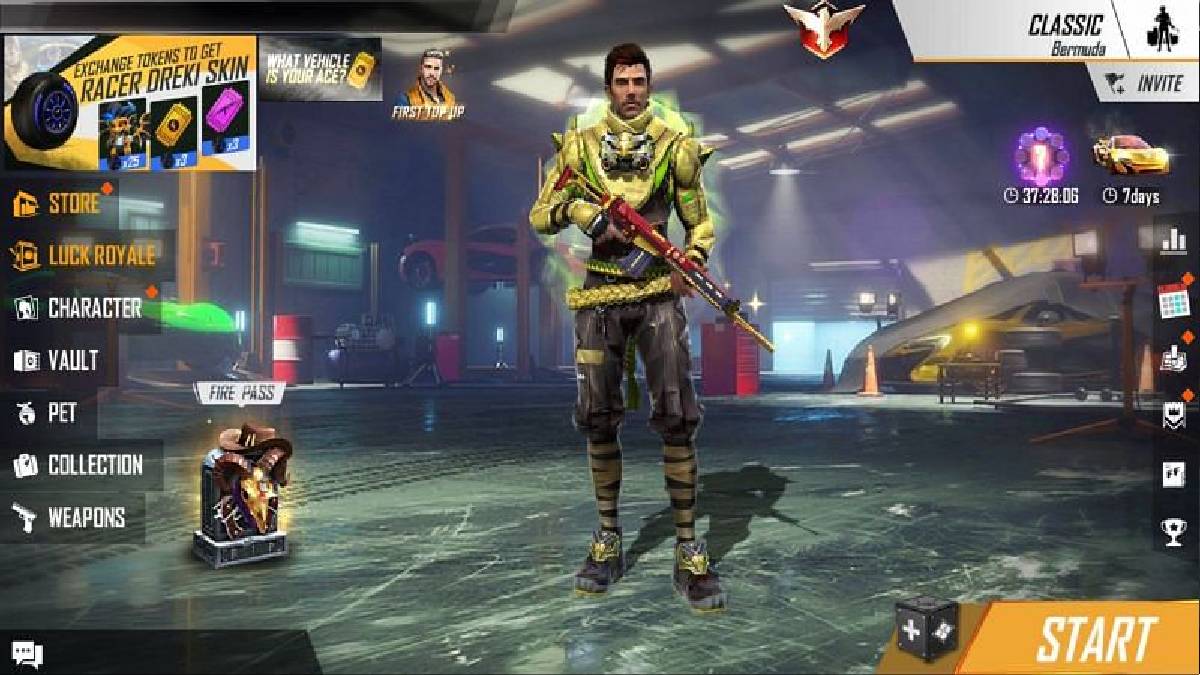Viewport: 1200px width, 675px height.
Task: Open the calendar events icon
Action: click(x=1172, y=300)
